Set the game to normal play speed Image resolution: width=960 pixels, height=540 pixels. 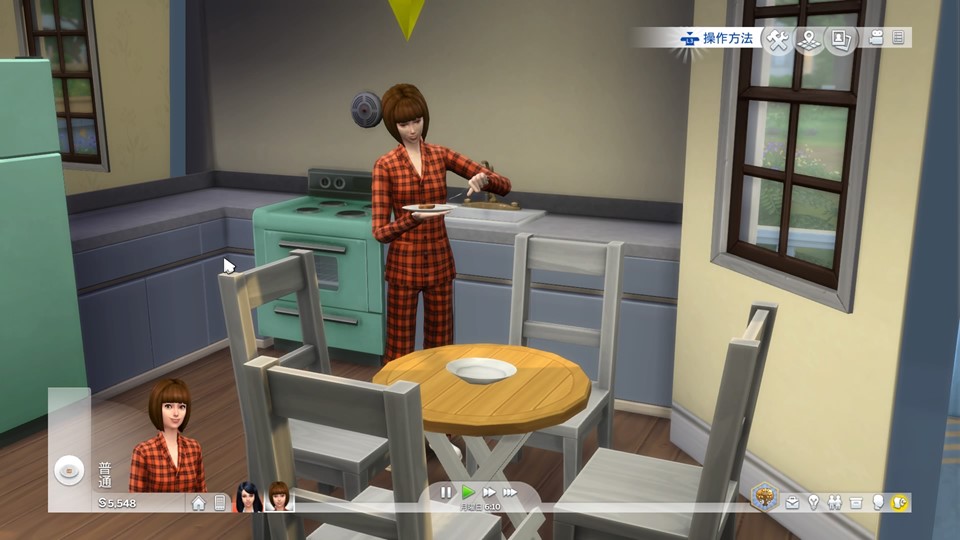pyautogui.click(x=468, y=492)
